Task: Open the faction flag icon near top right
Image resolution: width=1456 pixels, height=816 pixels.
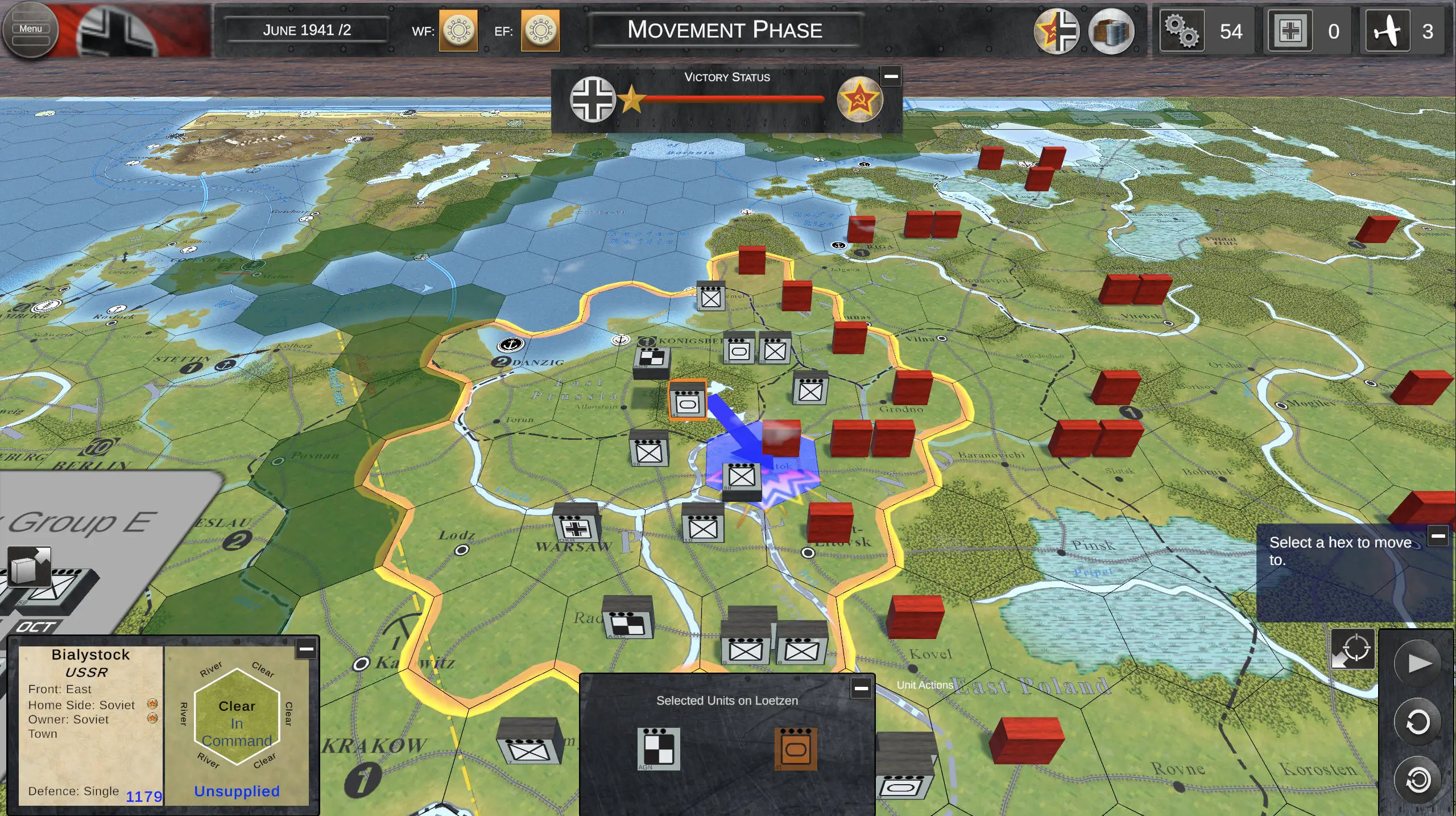Action: point(1058,31)
